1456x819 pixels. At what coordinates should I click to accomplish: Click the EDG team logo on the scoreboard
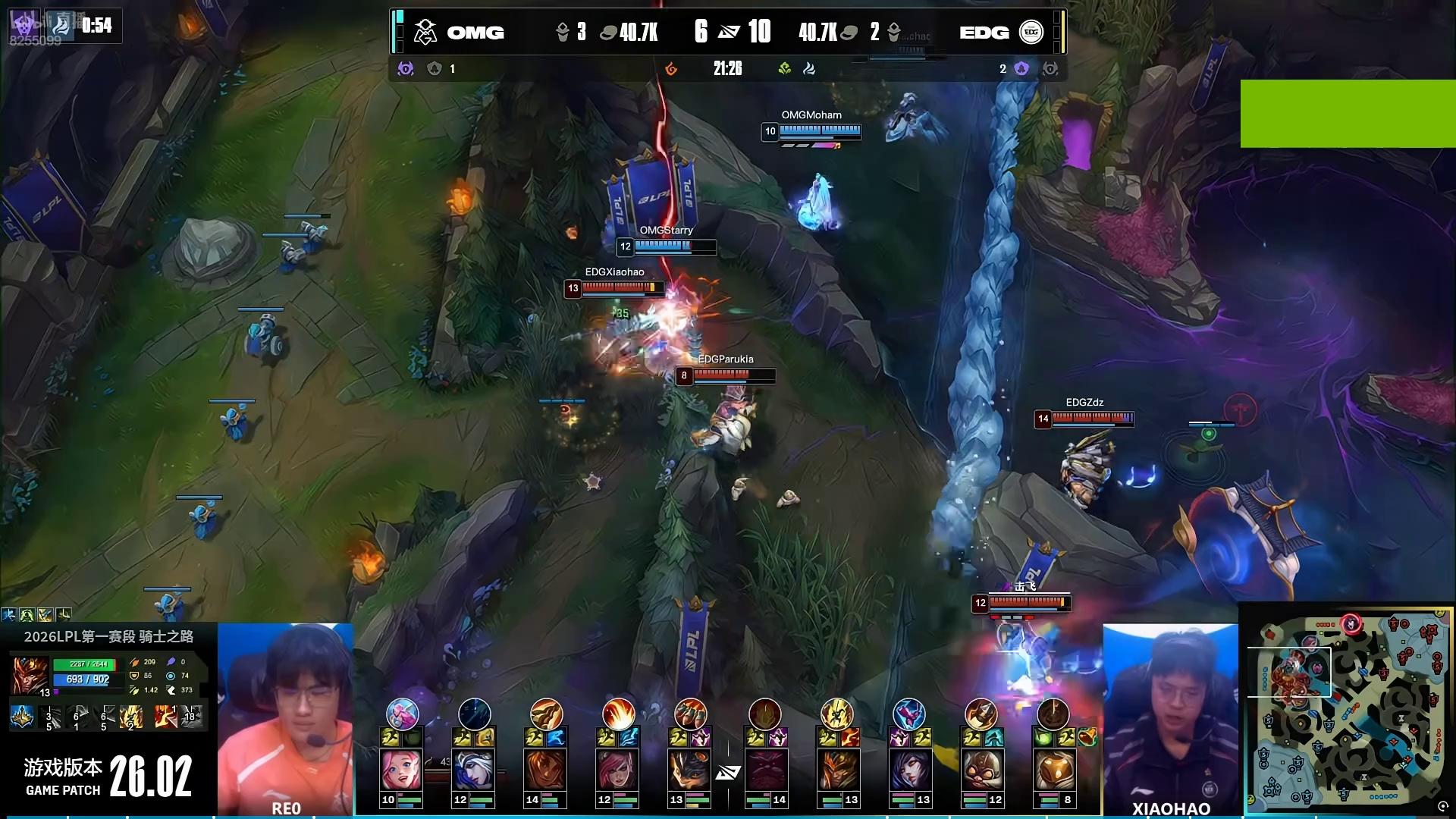pyautogui.click(x=1031, y=32)
